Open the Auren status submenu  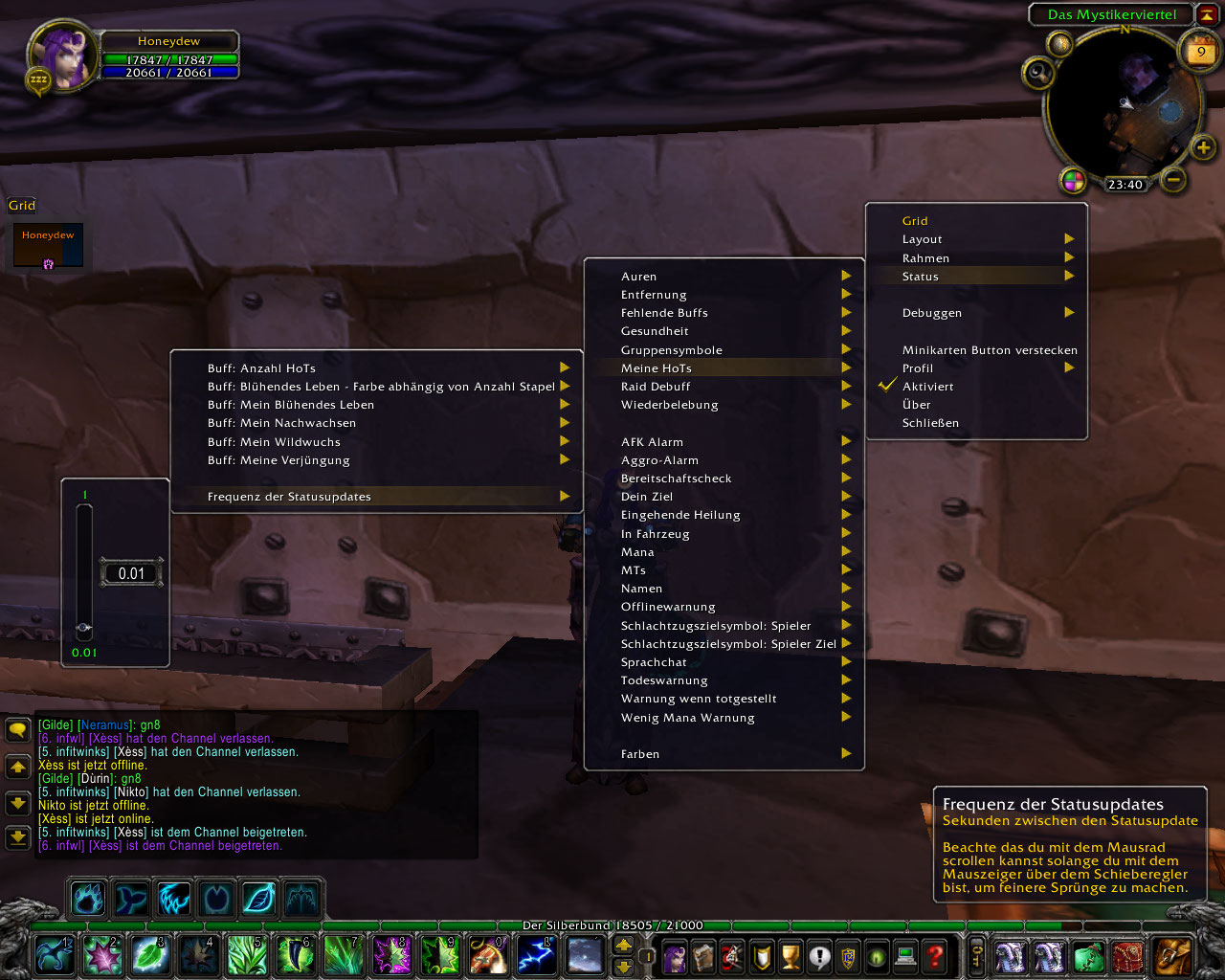tap(639, 277)
